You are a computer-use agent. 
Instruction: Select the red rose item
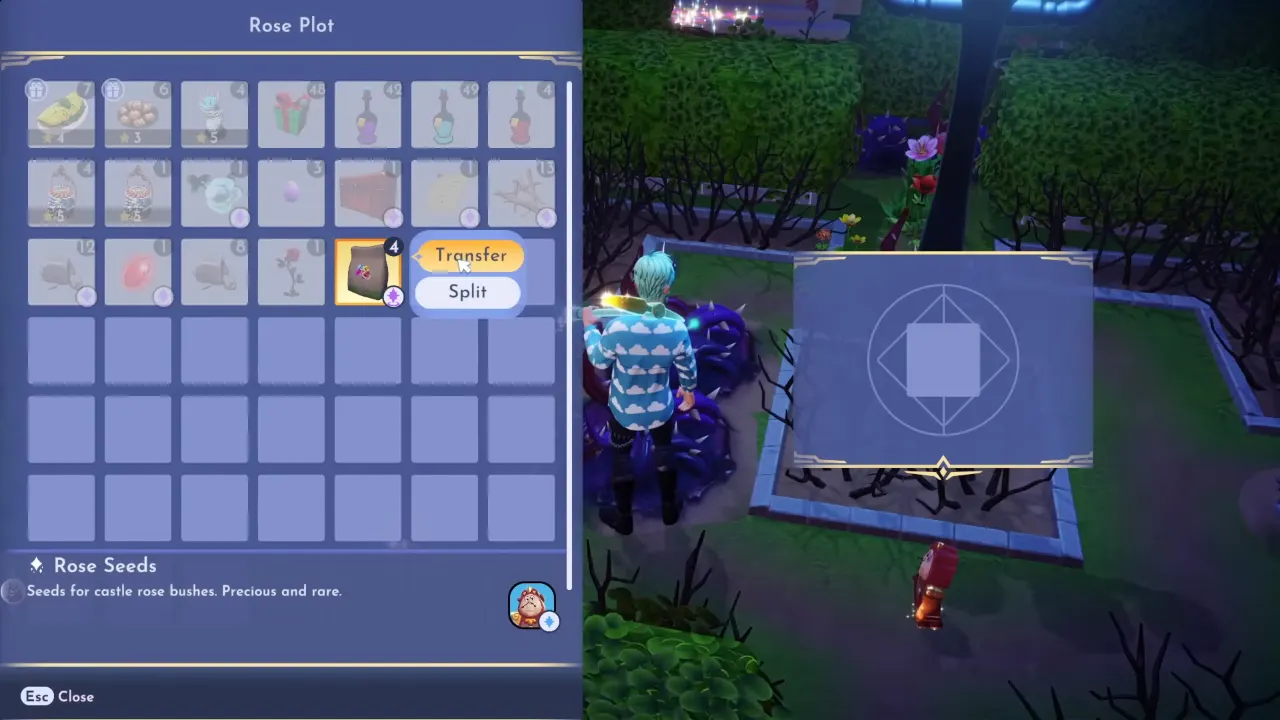coord(291,272)
